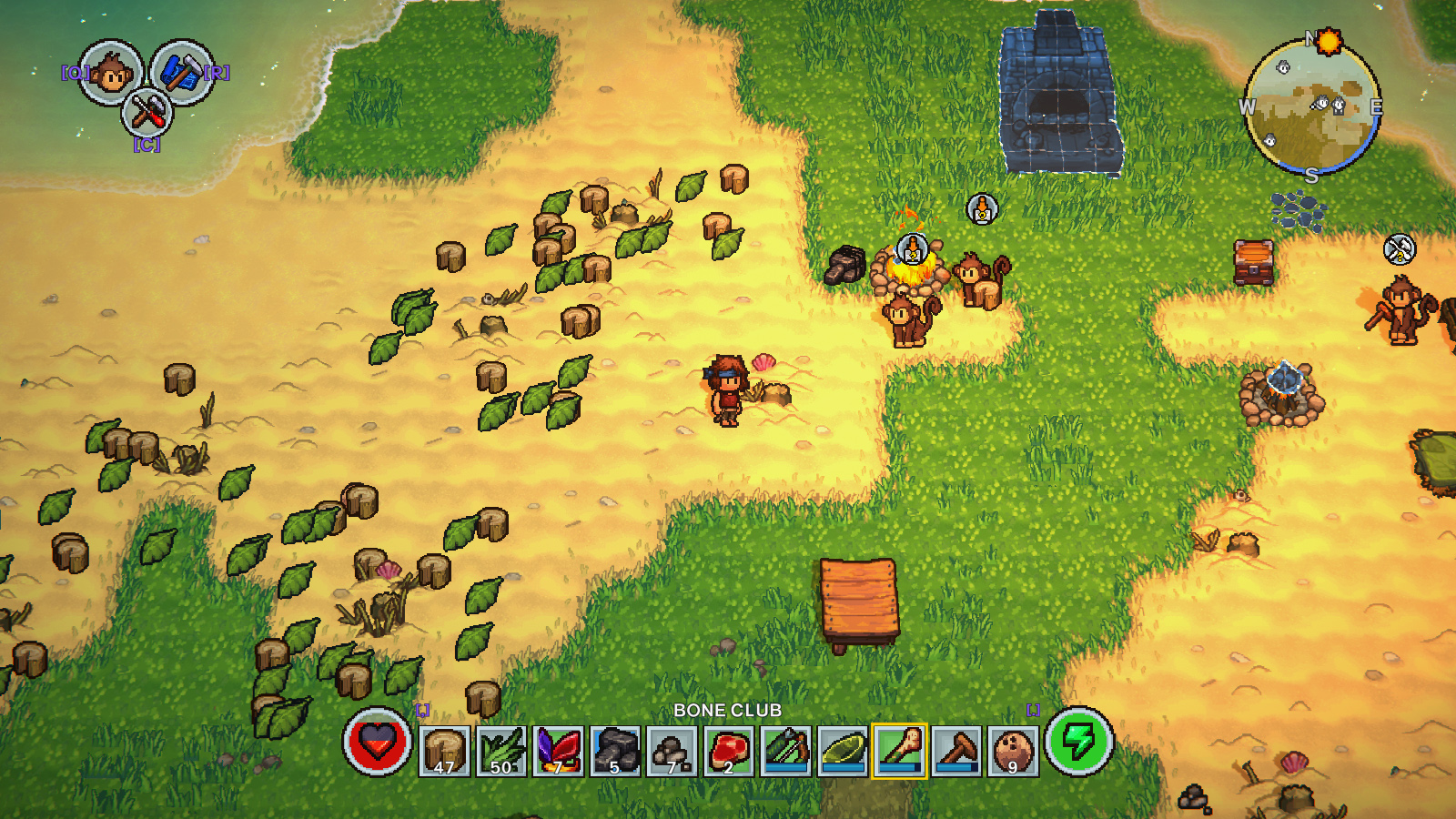Select the palm leaves hotbar slot
Image resolution: width=1456 pixels, height=819 pixels.
coord(501,752)
